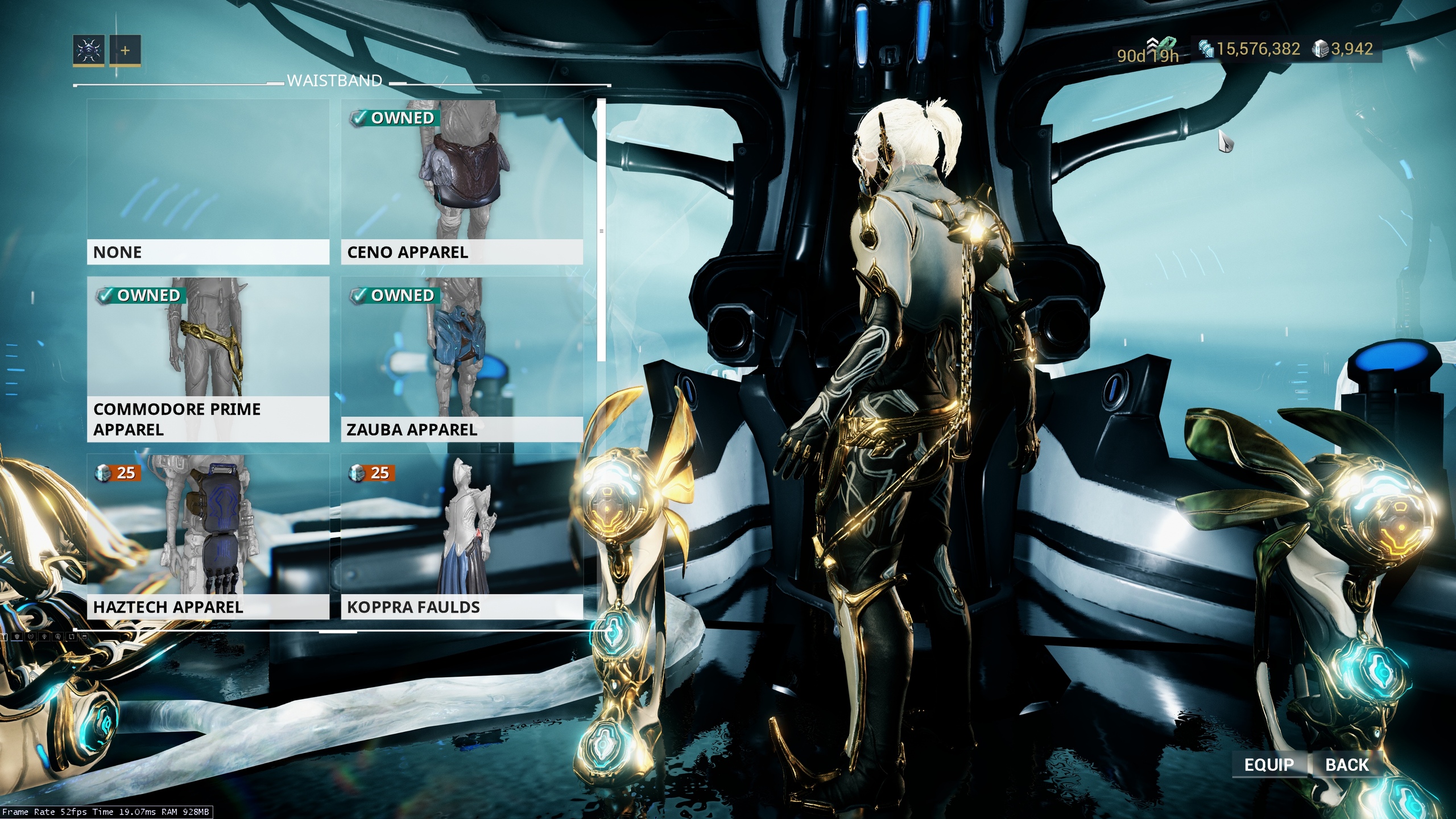Click the plus icon to add a slot
1456x819 pixels.
pyautogui.click(x=125, y=51)
